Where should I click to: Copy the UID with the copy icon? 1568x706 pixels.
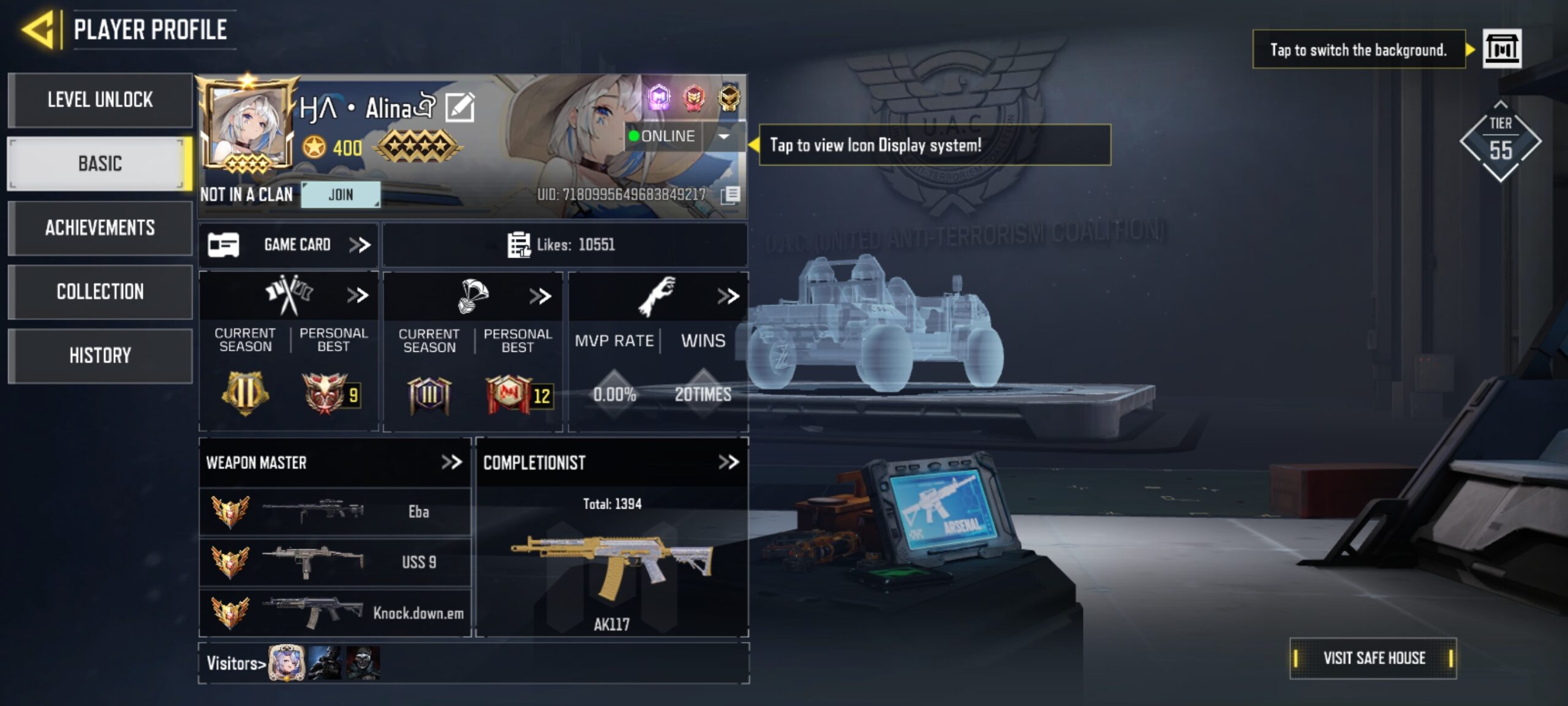730,195
